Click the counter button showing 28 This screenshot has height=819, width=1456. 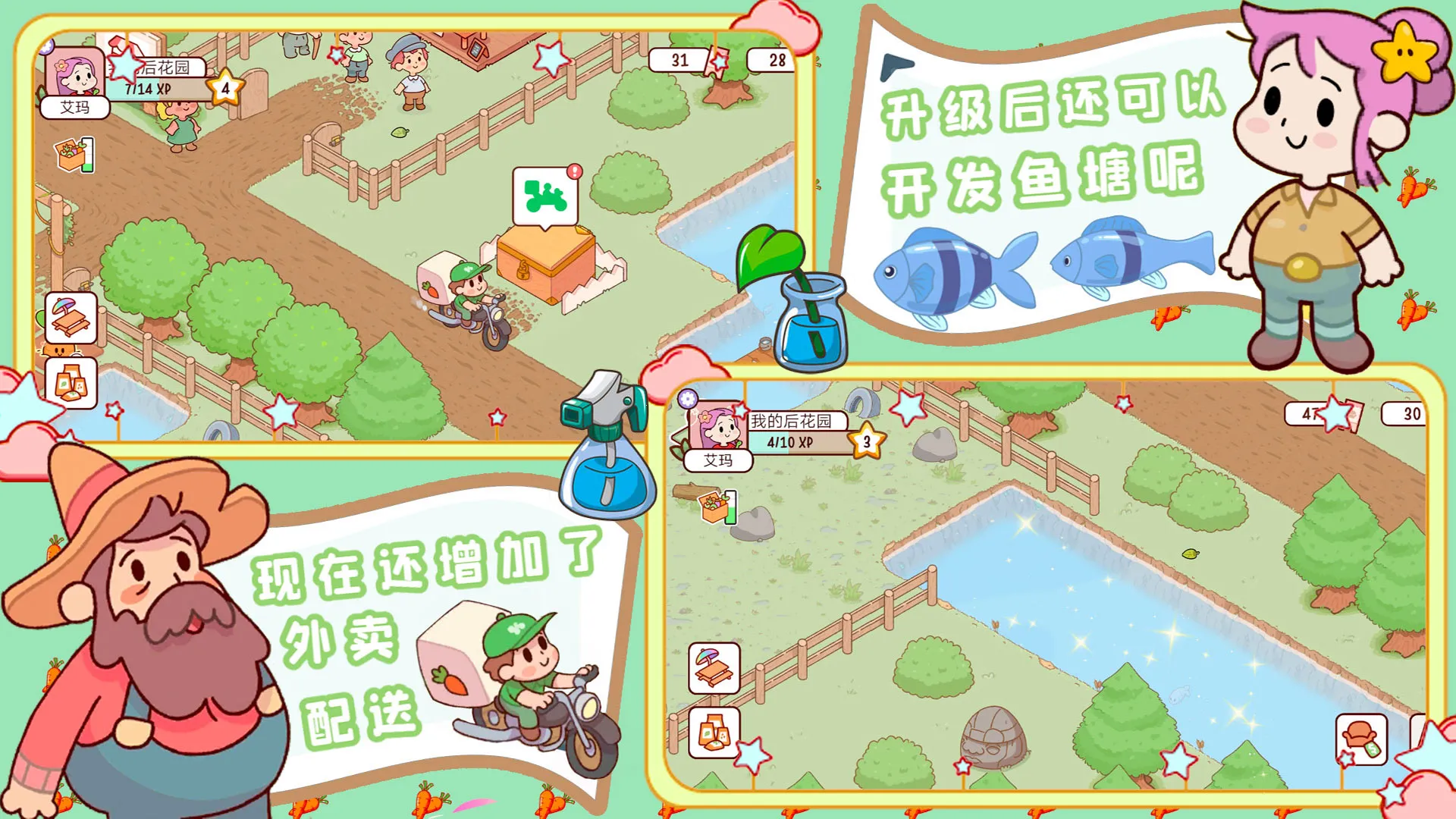pyautogui.click(x=772, y=61)
